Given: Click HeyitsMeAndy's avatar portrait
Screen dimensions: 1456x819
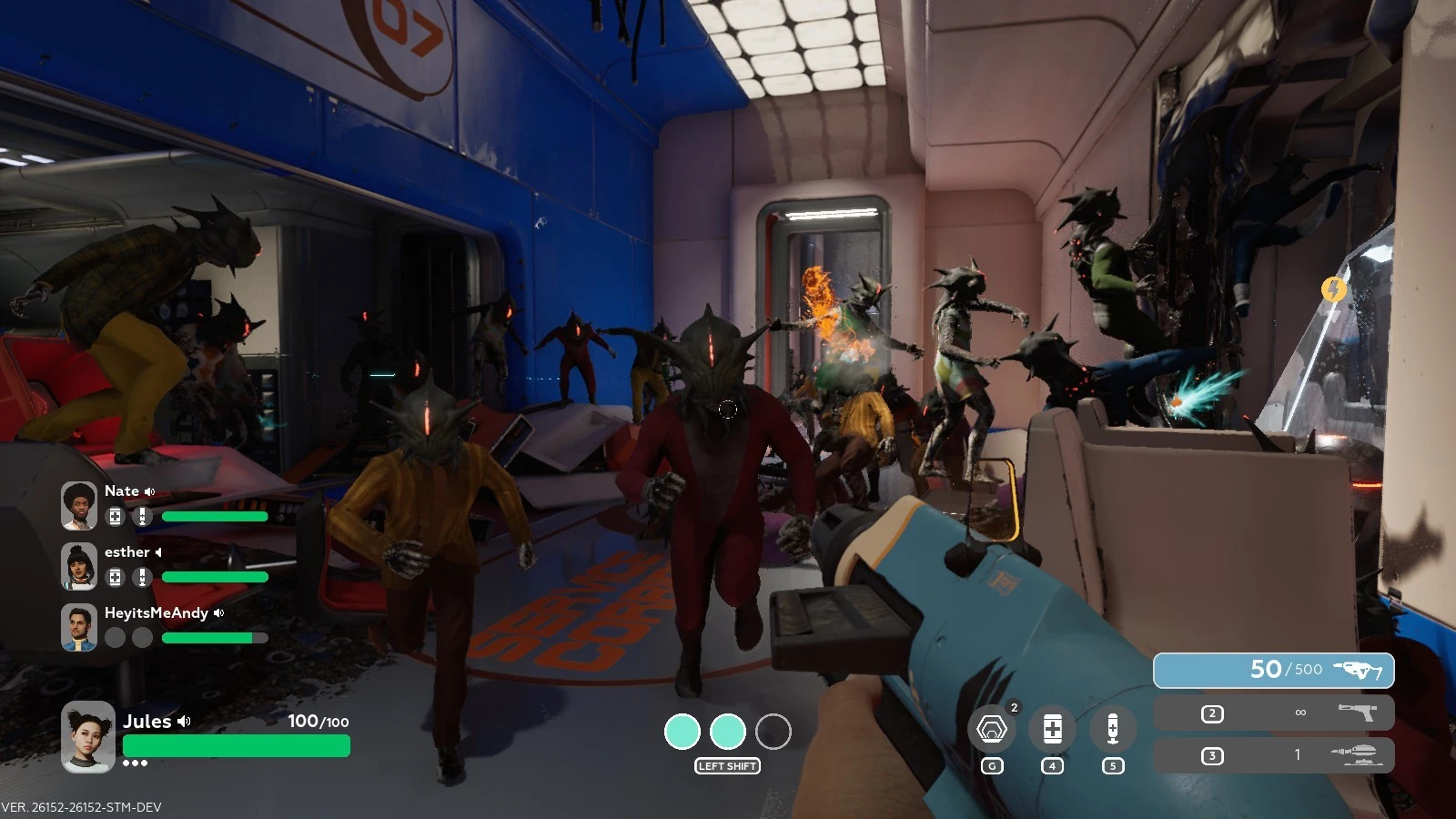Looking at the screenshot, I should (x=79, y=626).
